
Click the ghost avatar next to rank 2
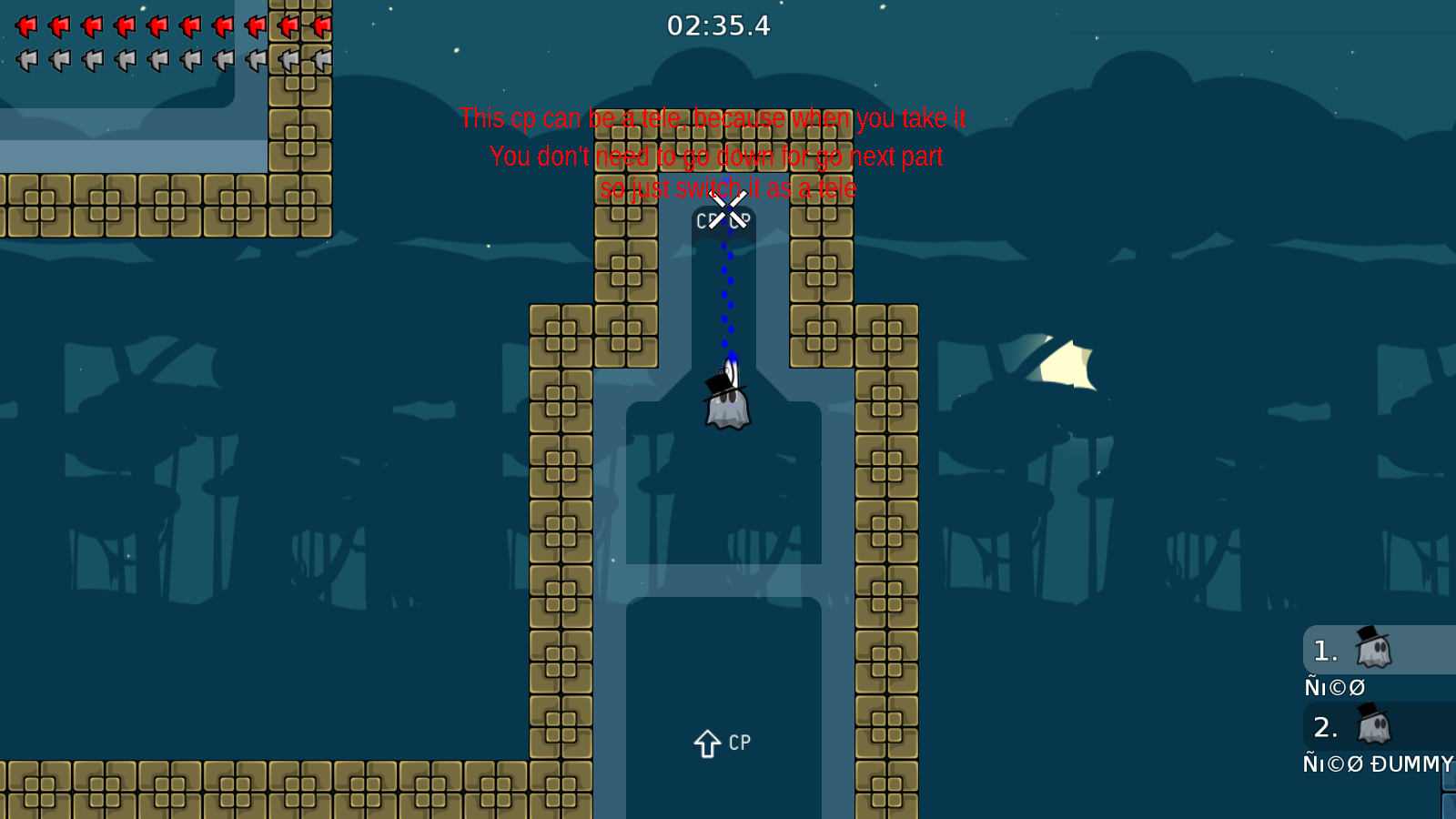pyautogui.click(x=1372, y=727)
